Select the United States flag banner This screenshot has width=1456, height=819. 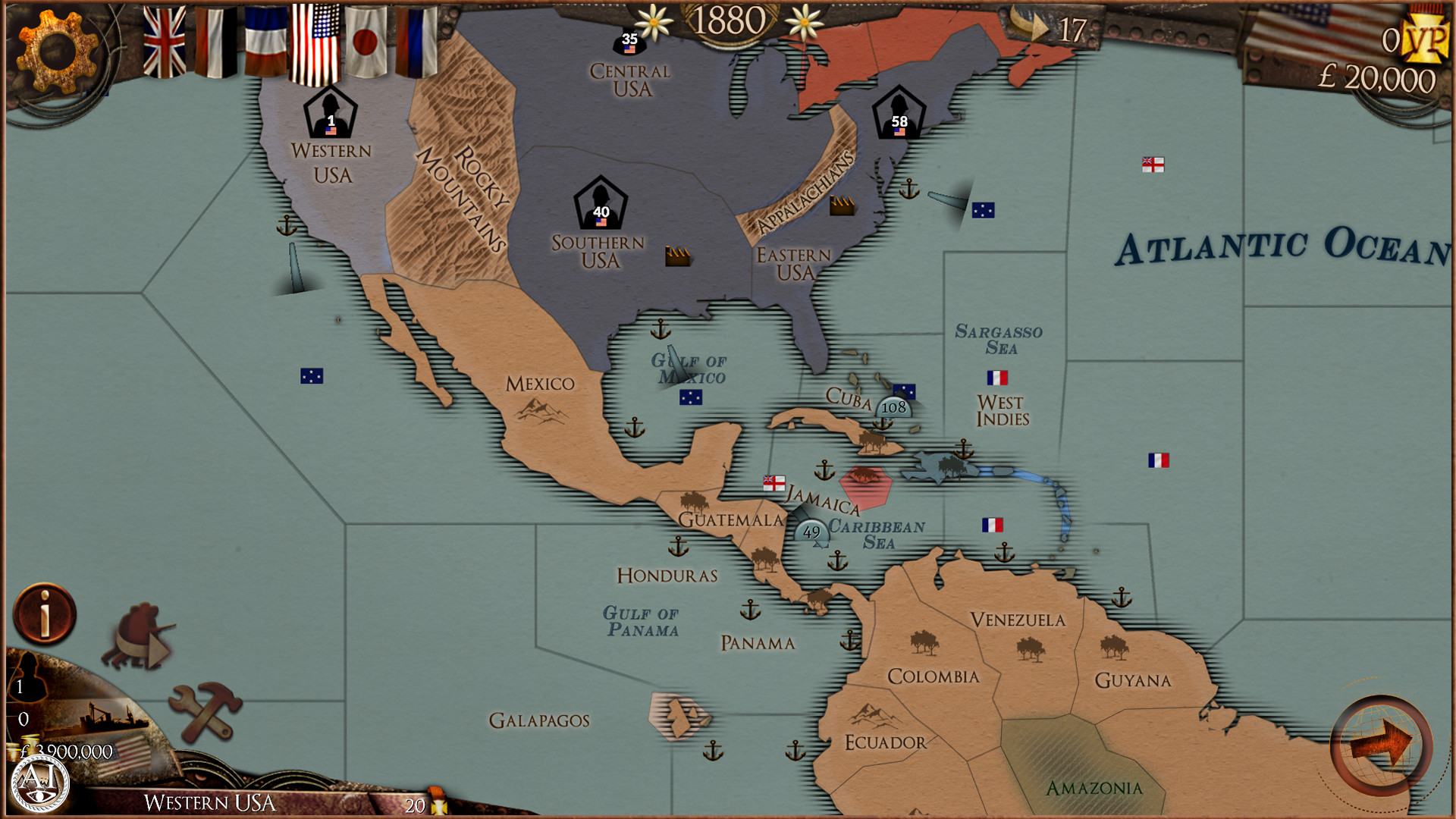315,42
